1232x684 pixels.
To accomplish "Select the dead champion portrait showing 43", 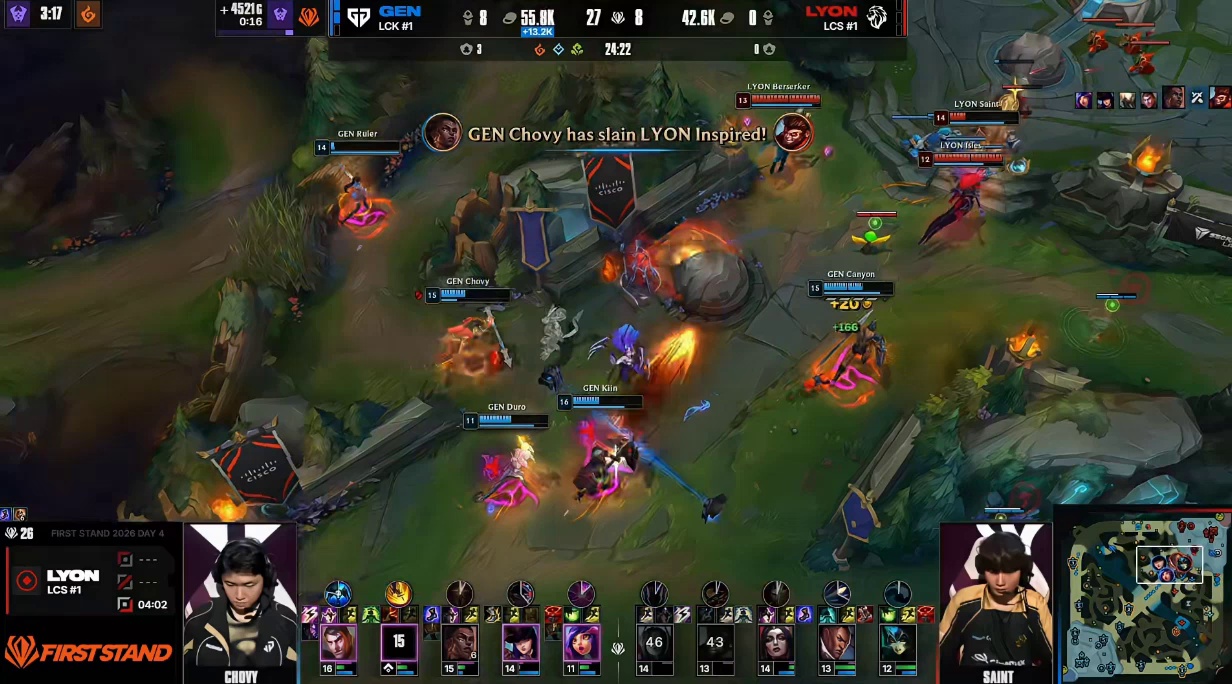I will pos(715,642).
